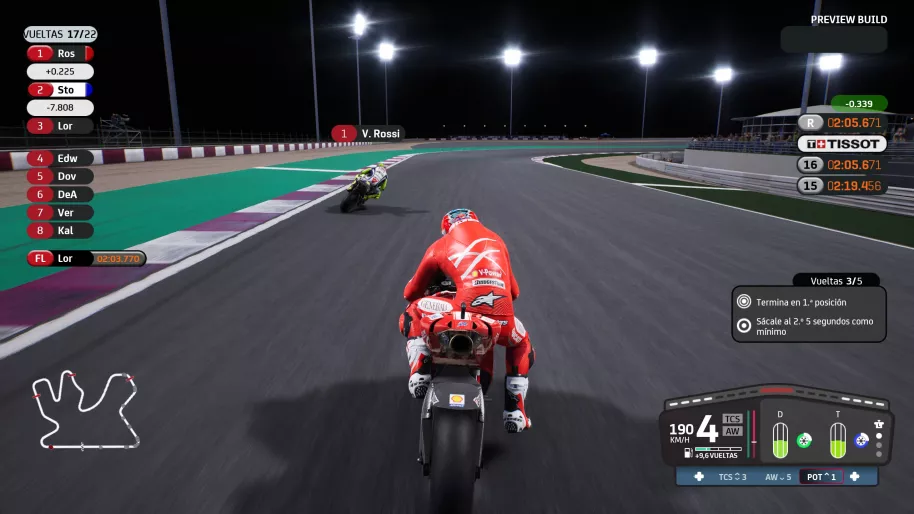The height and width of the screenshot is (514, 914).
Task: Click the TISSOT lap timer banner
Action: tap(842, 143)
